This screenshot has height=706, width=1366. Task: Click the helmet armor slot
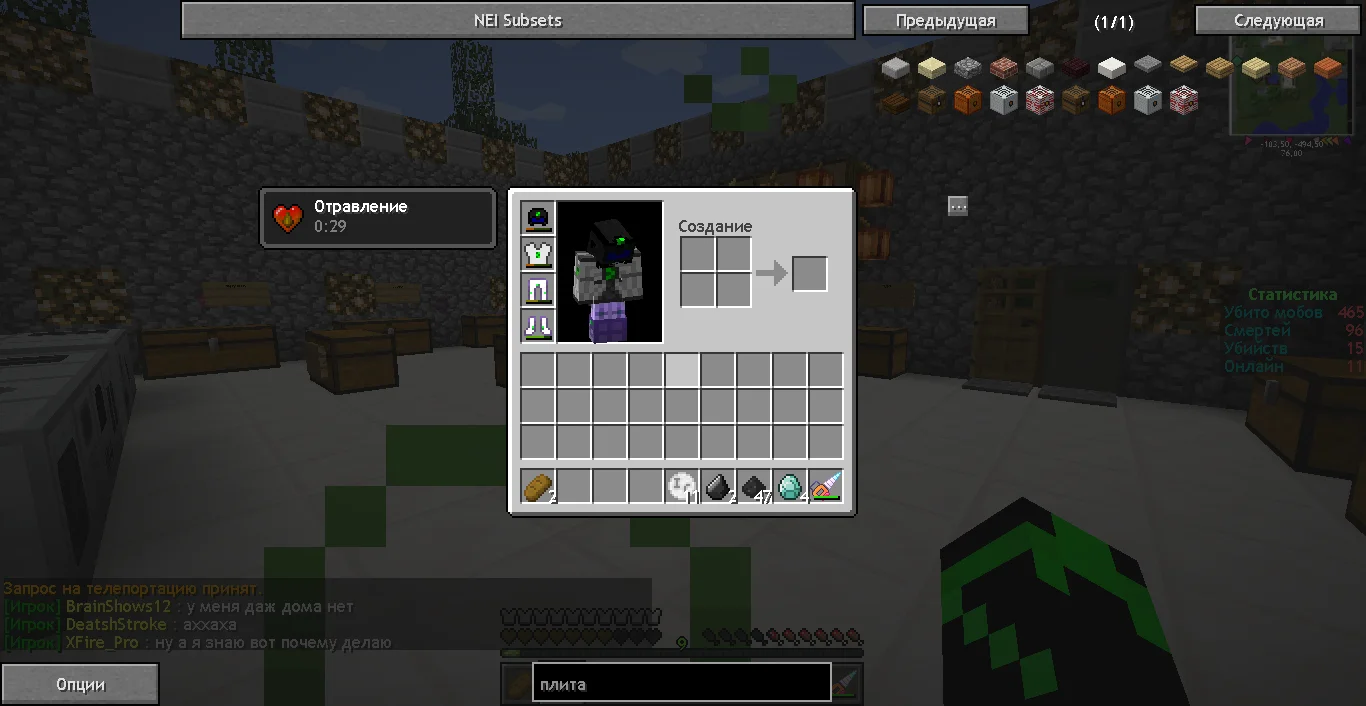538,219
